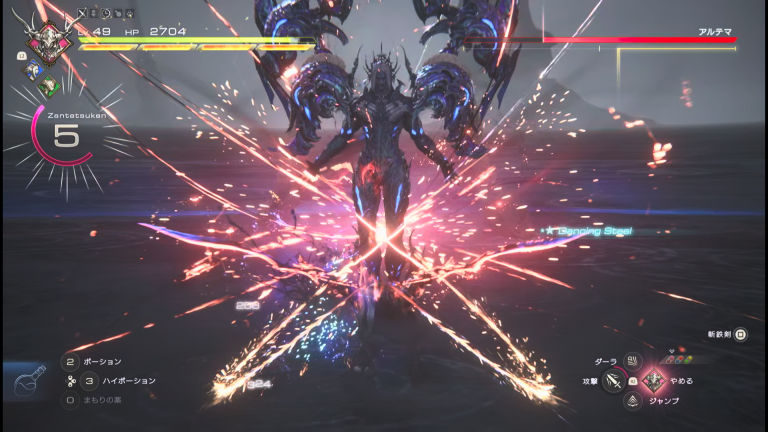Click the glowing やめる Eikon diamond

652,381
